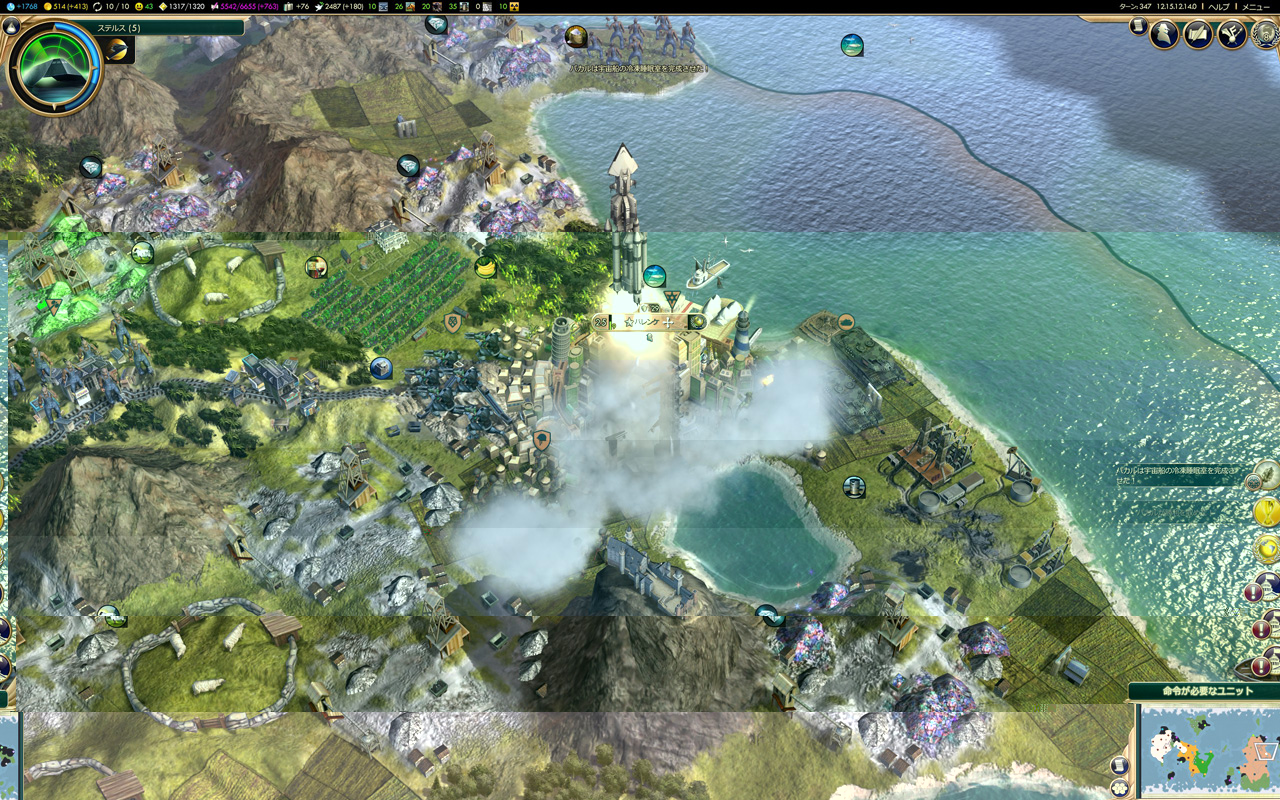This screenshot has width=1280, height=800.
Task: Open the ハレンケ city banner
Action: pos(650,322)
